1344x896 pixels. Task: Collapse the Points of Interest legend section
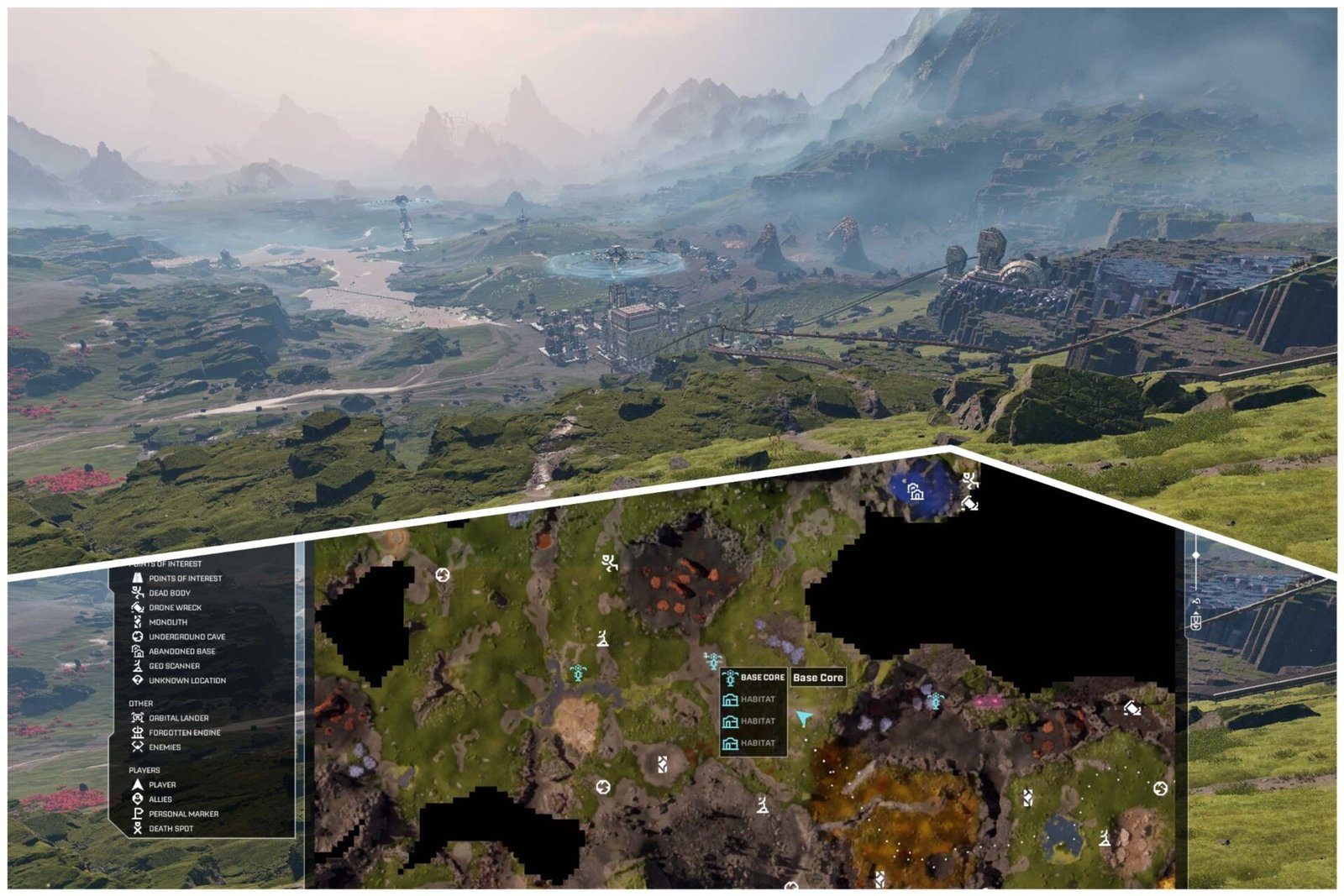164,563
